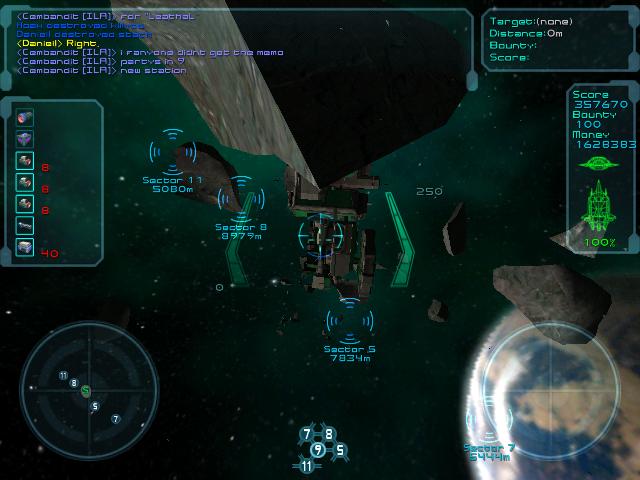Choose hexagon 5 on the sector map
The image size is (640, 480).
pos(339,449)
